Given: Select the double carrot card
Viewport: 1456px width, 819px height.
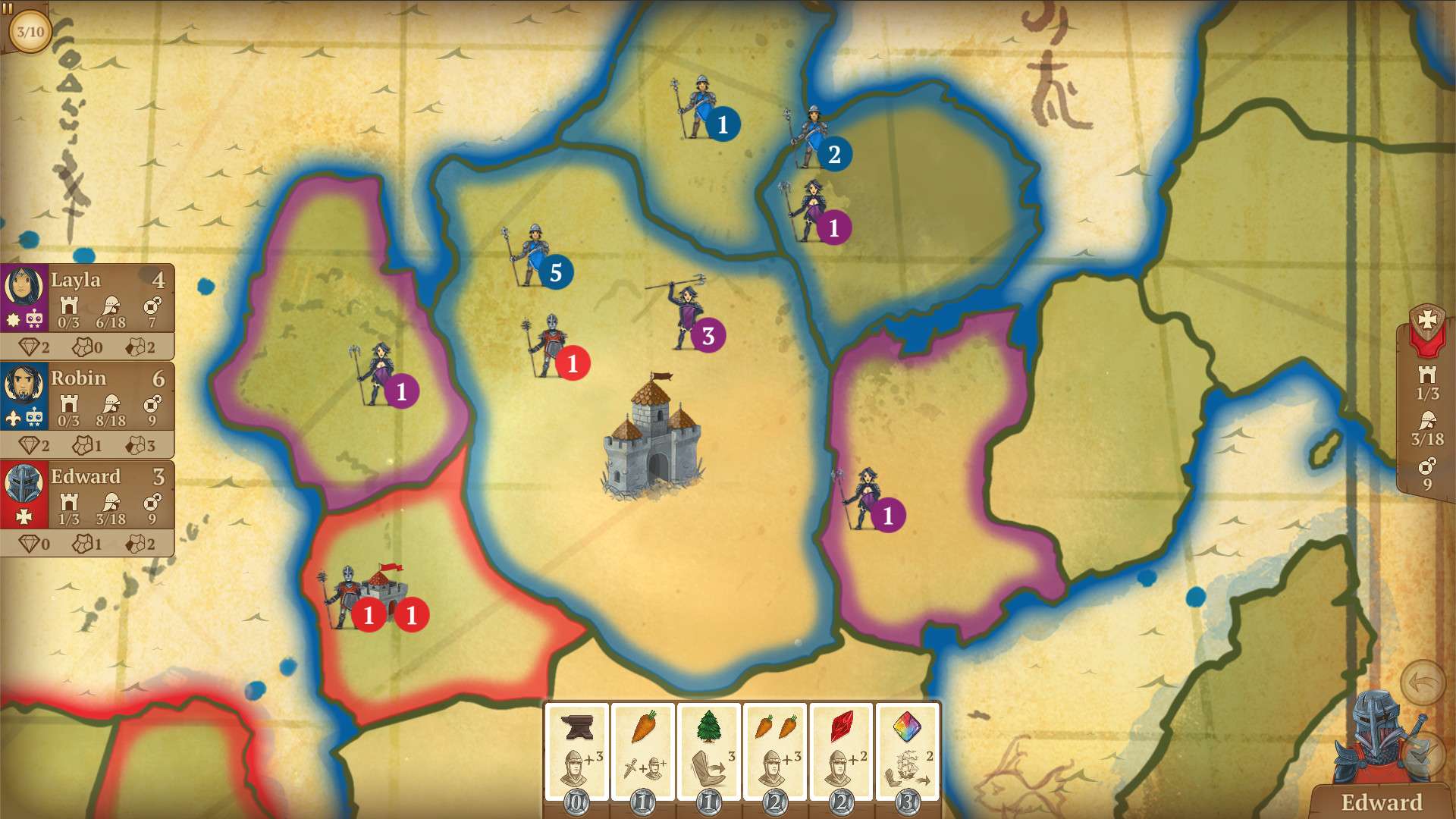Looking at the screenshot, I should click(775, 752).
